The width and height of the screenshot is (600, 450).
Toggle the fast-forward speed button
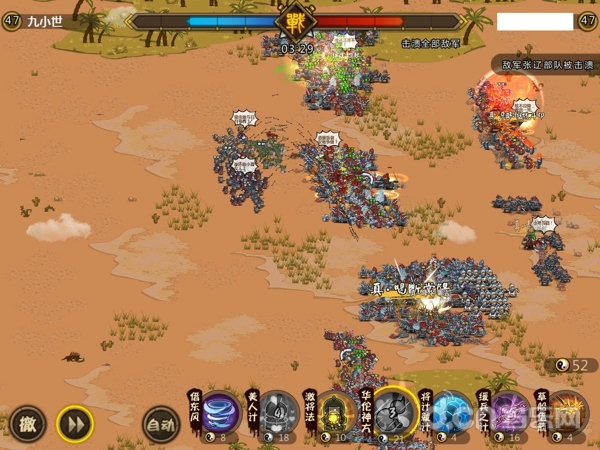coord(74,423)
